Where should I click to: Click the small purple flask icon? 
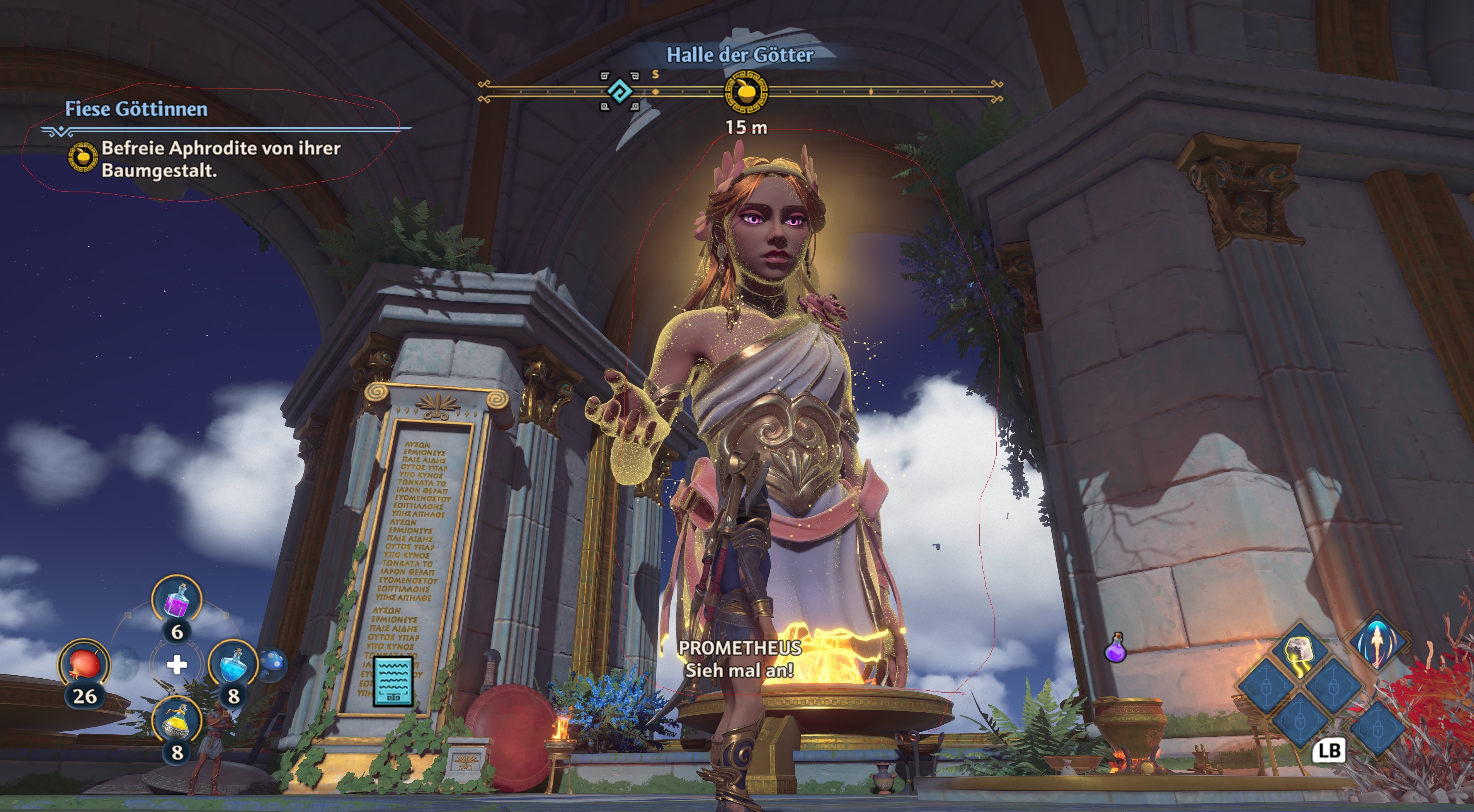pos(1115,649)
